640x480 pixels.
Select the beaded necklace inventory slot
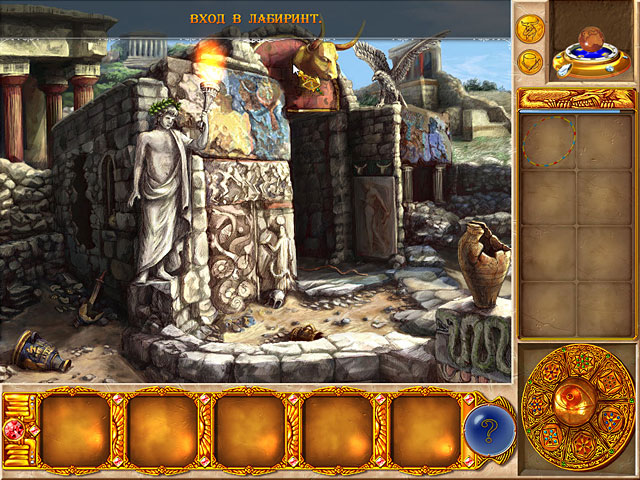coord(546,140)
